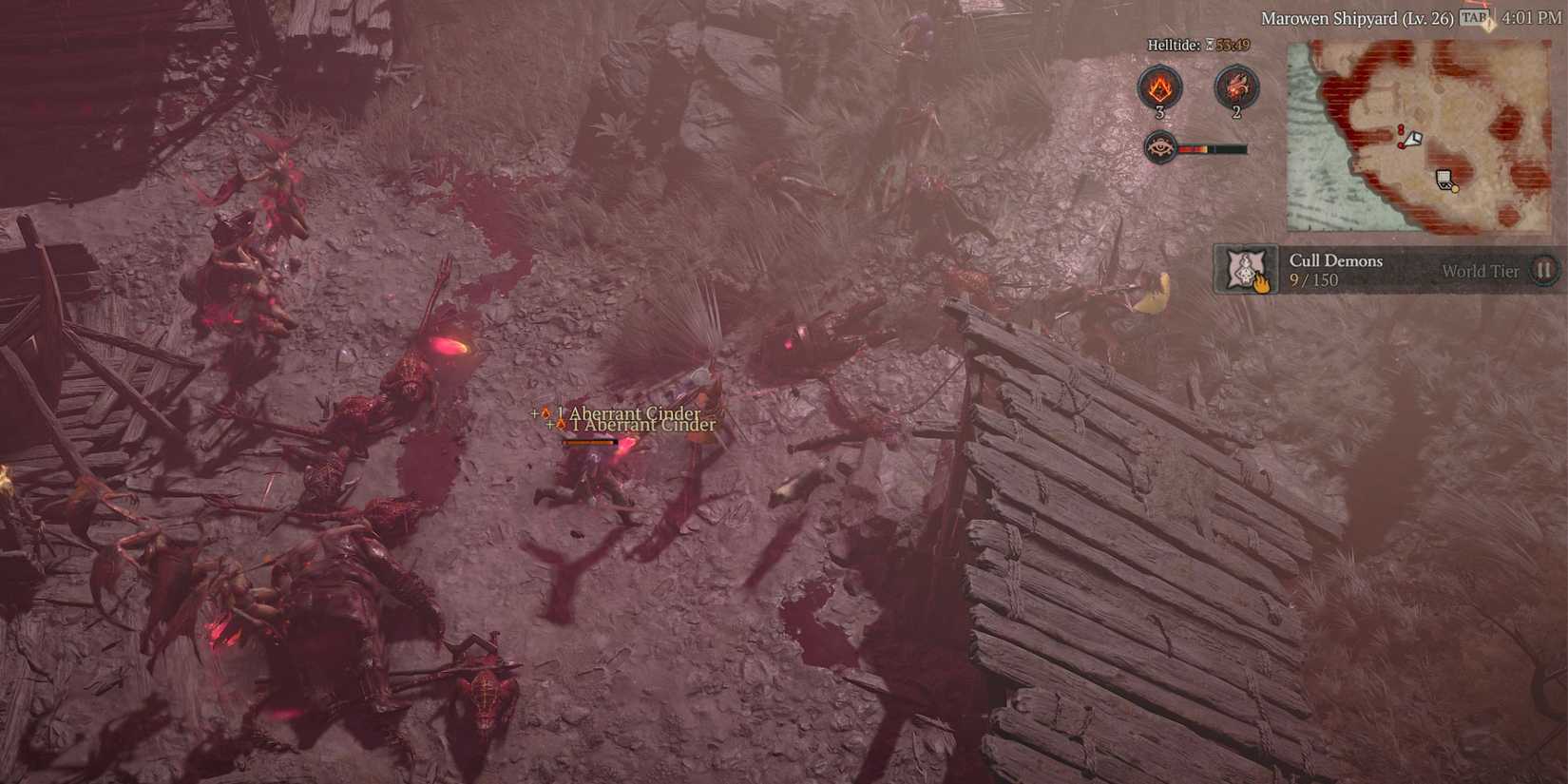Click the Helltide threat progress bar
The height and width of the screenshot is (784, 1568).
tap(1212, 148)
